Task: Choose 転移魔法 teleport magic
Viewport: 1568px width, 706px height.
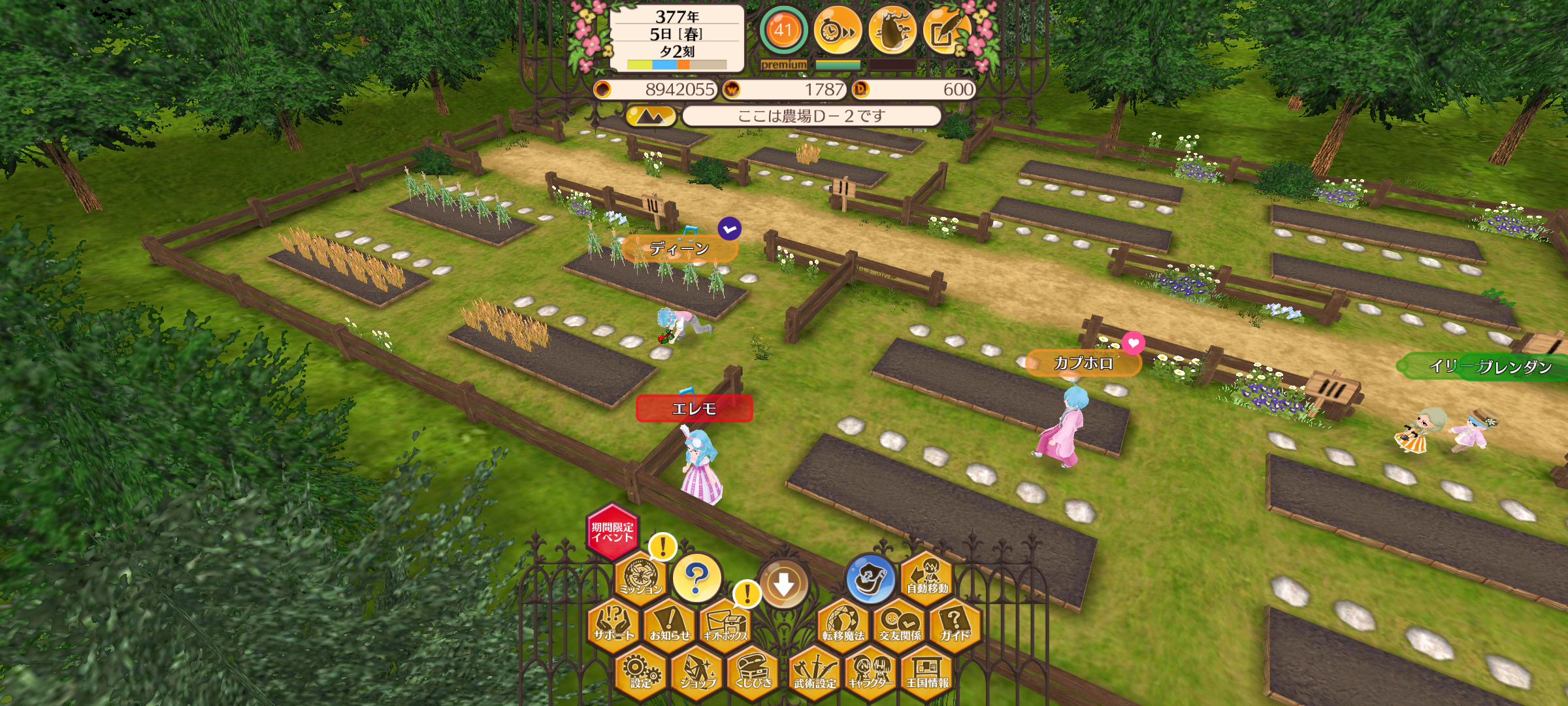Action: (x=843, y=624)
